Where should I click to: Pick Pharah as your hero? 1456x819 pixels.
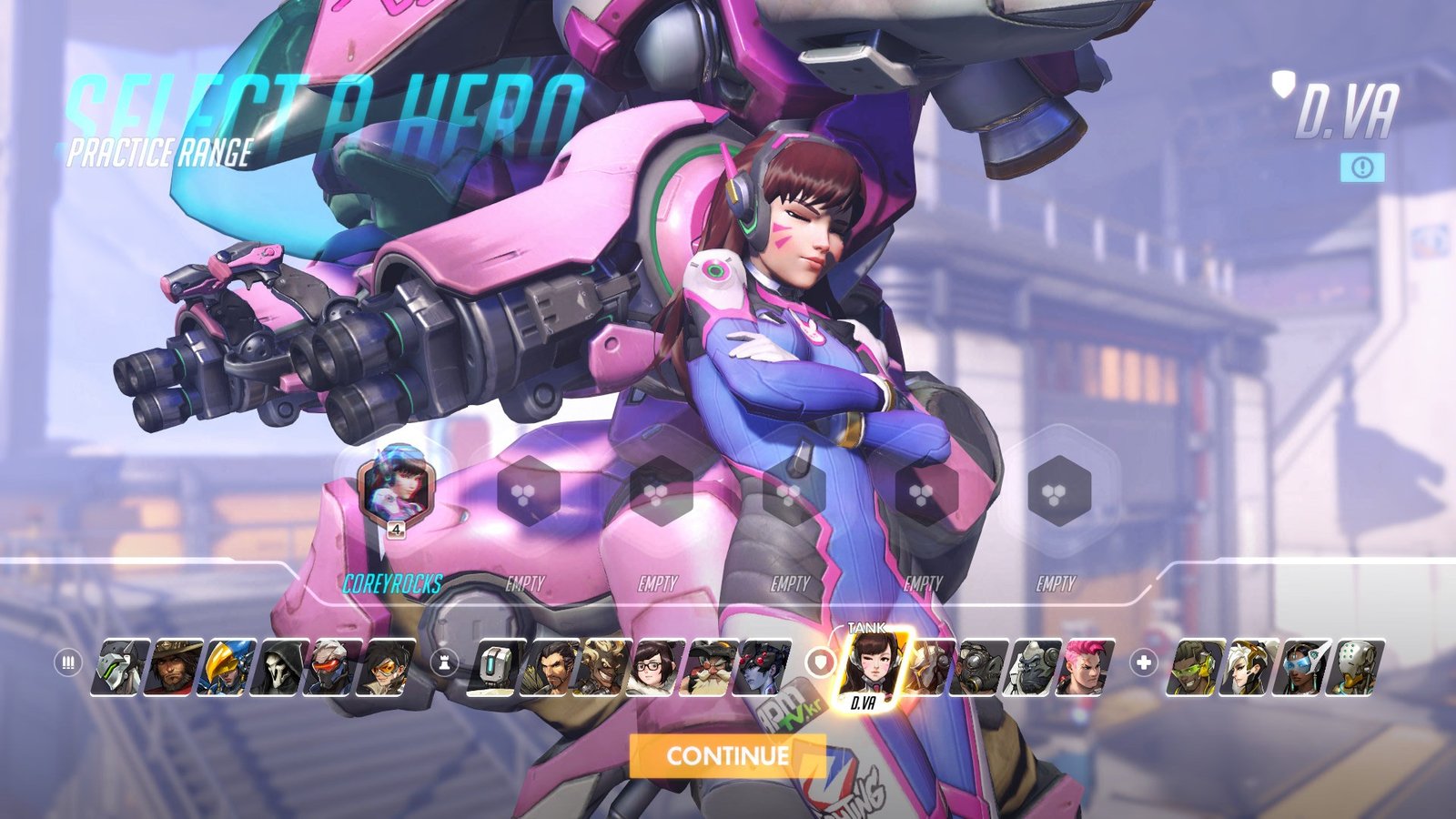(227, 667)
